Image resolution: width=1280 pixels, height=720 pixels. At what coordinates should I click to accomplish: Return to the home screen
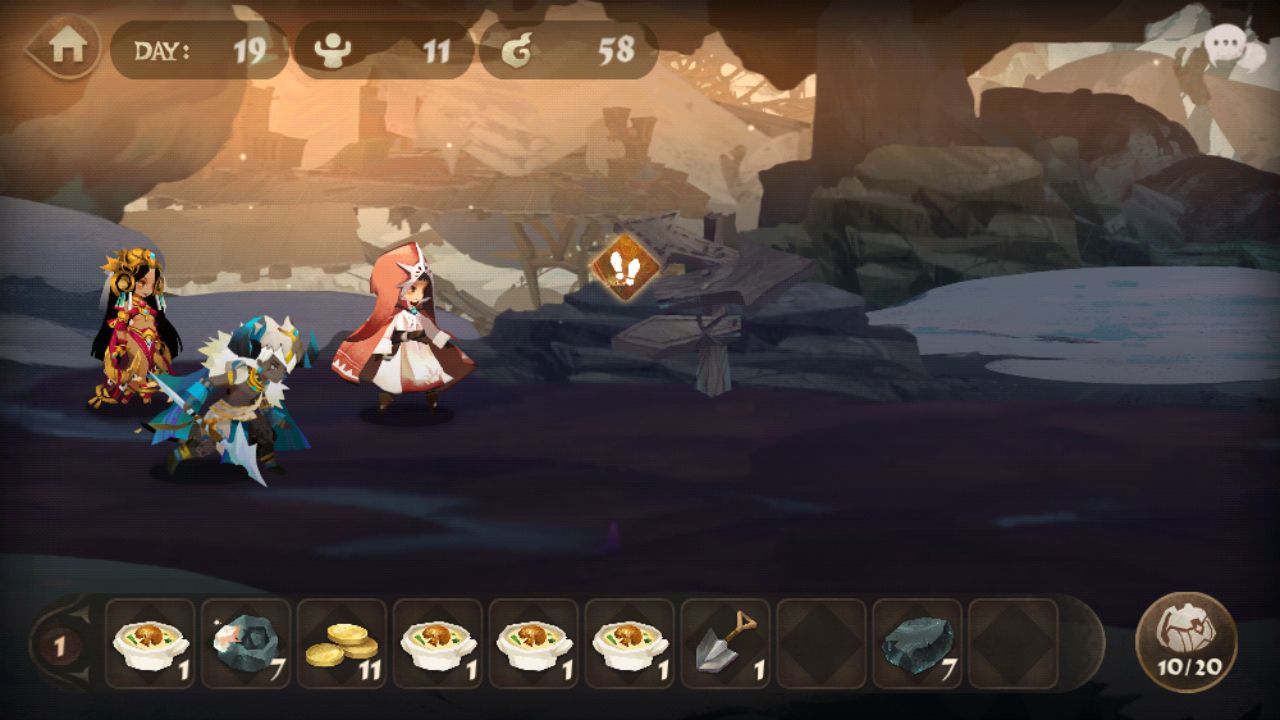[x=64, y=48]
